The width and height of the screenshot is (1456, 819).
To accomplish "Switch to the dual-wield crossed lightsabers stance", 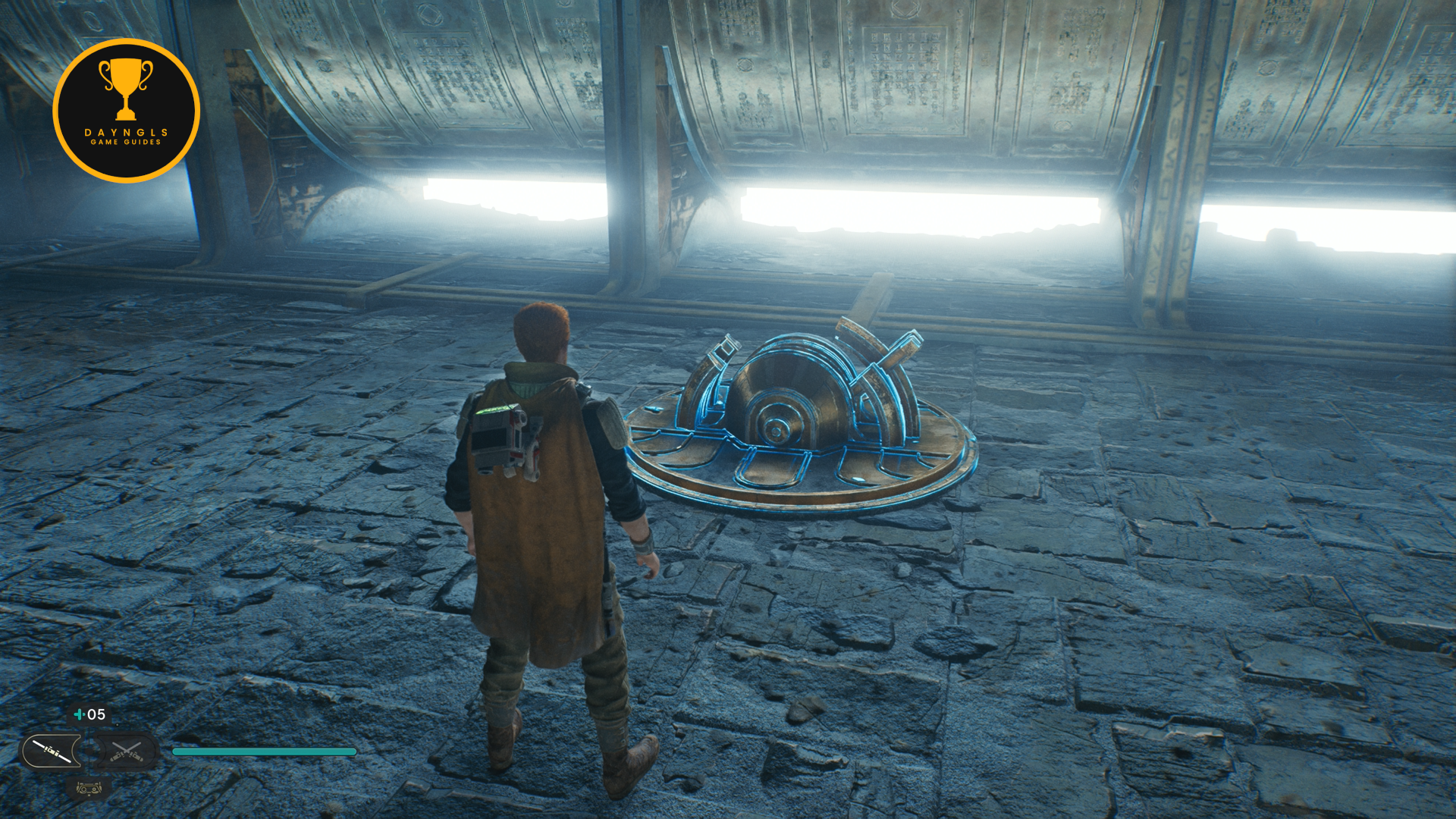I will [126, 752].
